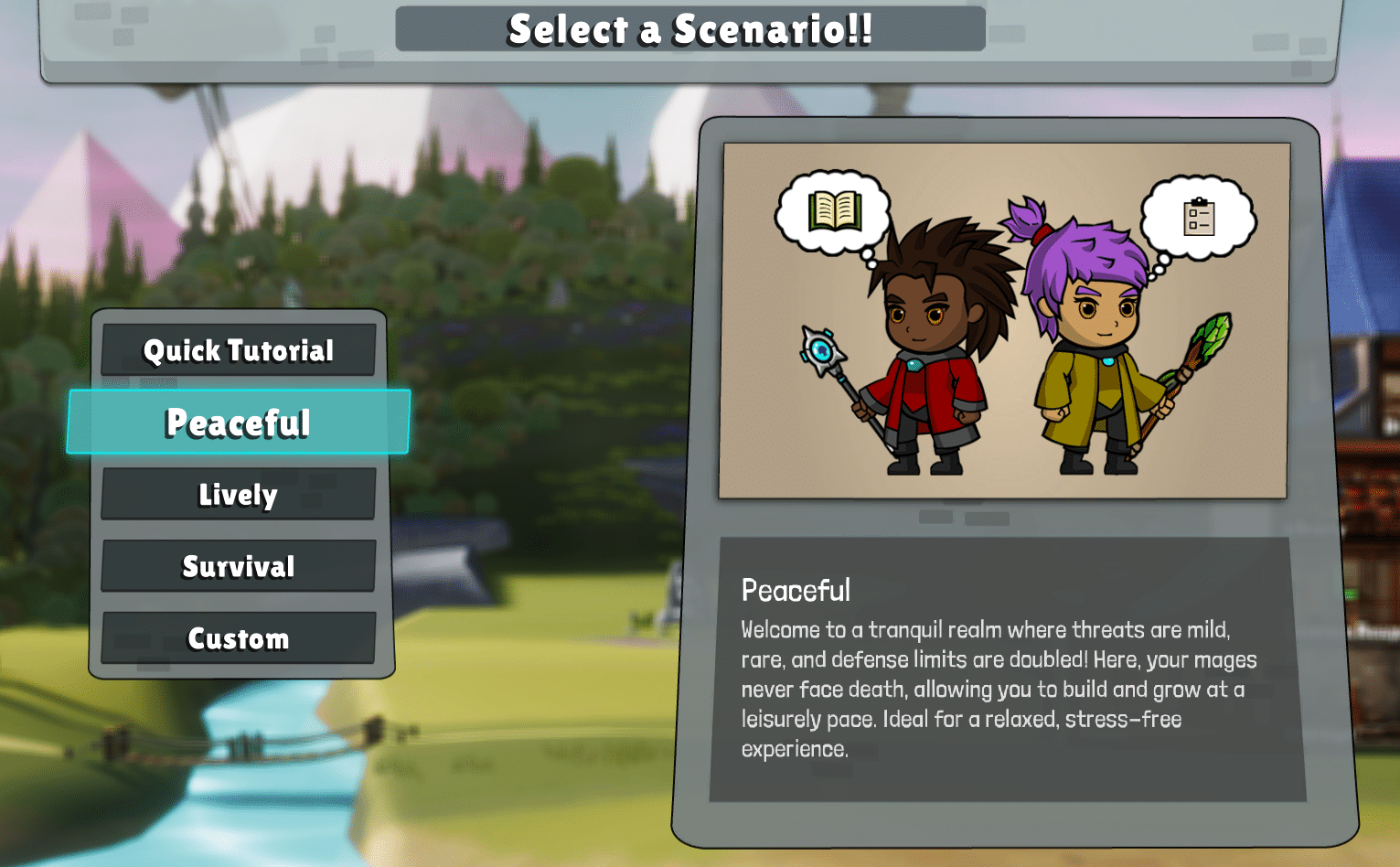Click the Select a Scenario title banner
Viewport: 1400px width, 867px height.
click(690, 27)
